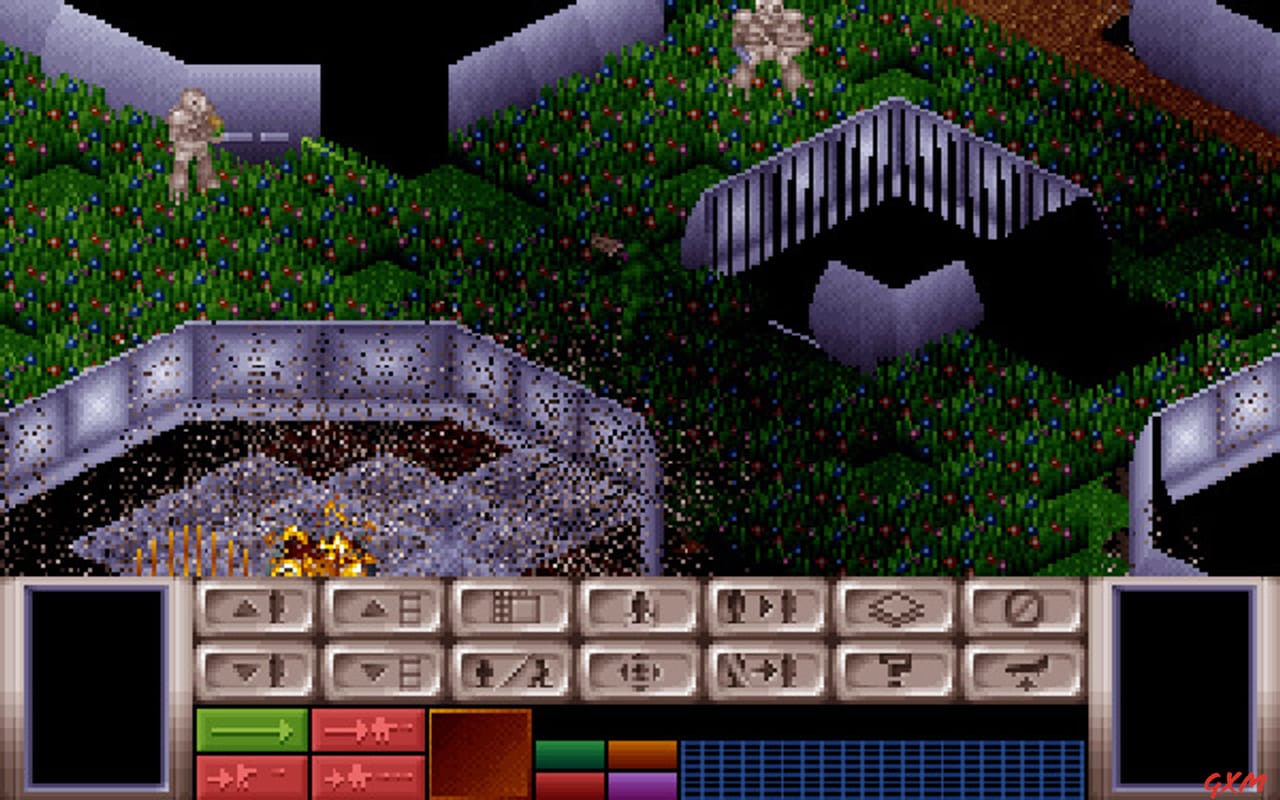This screenshot has height=800, width=1280.
Task: Select the unit up (fly up) icon
Action: click(x=255, y=608)
